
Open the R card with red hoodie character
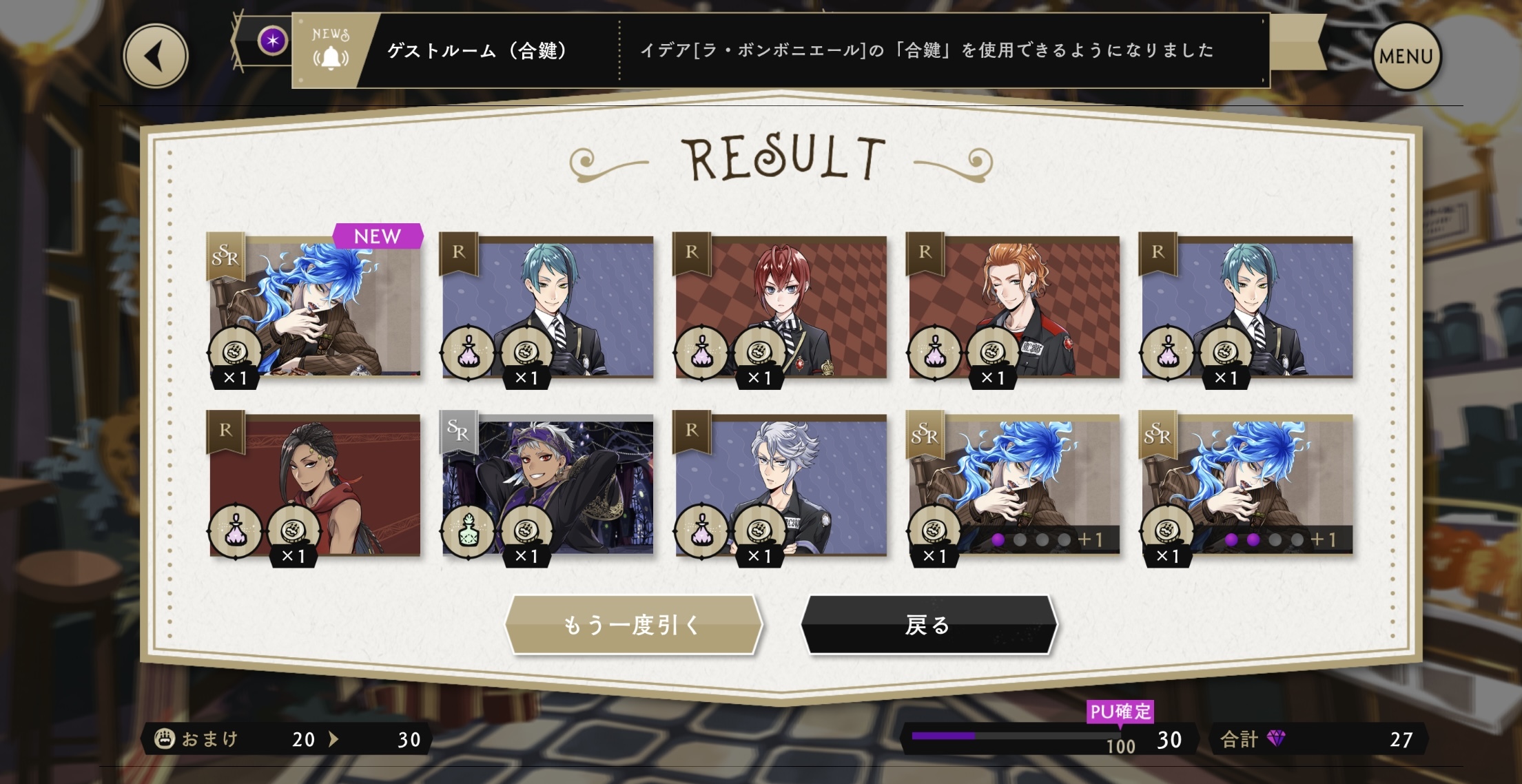[x=315, y=485]
